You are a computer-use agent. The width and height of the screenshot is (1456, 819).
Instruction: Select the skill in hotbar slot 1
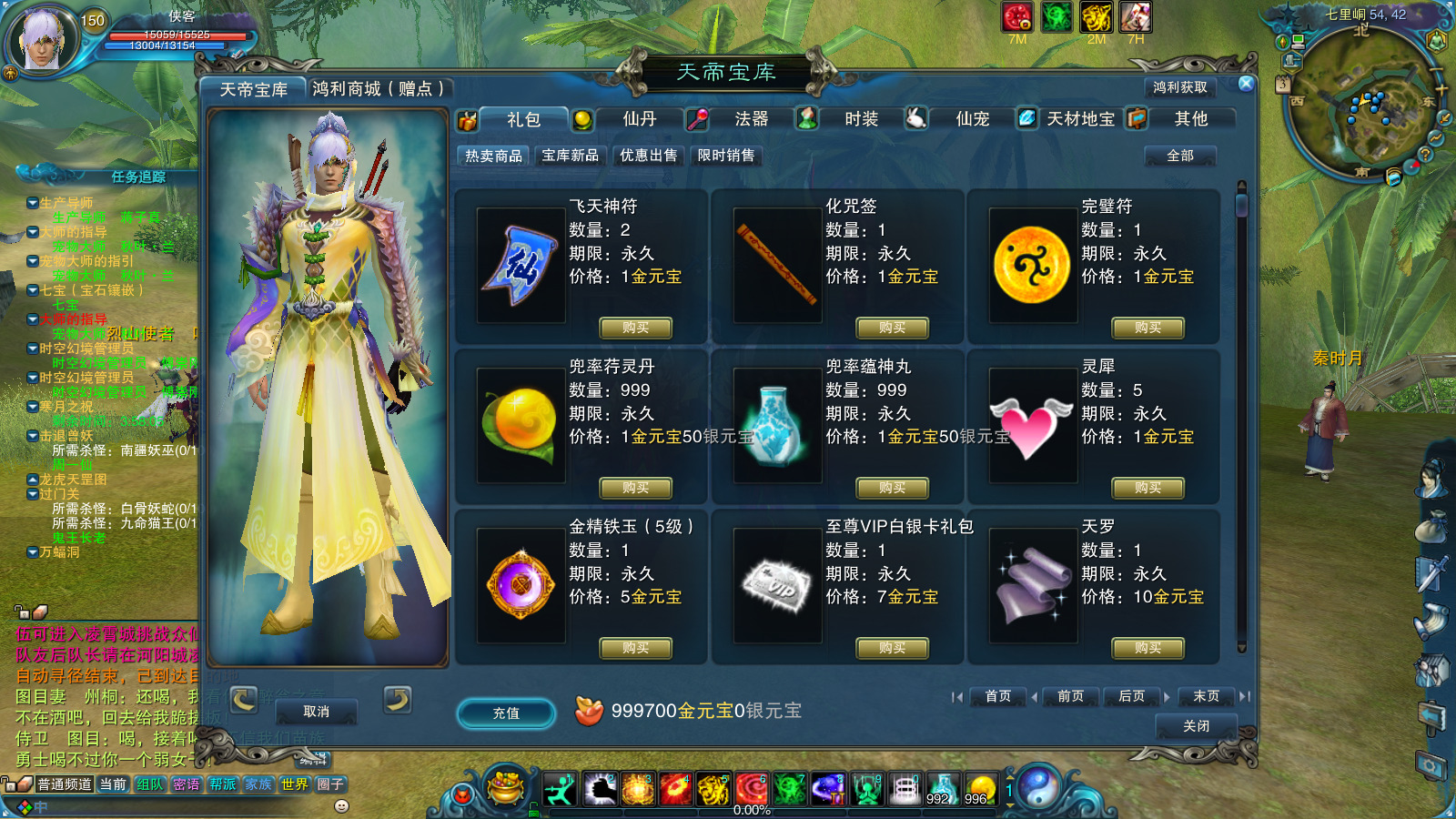pyautogui.click(x=559, y=791)
